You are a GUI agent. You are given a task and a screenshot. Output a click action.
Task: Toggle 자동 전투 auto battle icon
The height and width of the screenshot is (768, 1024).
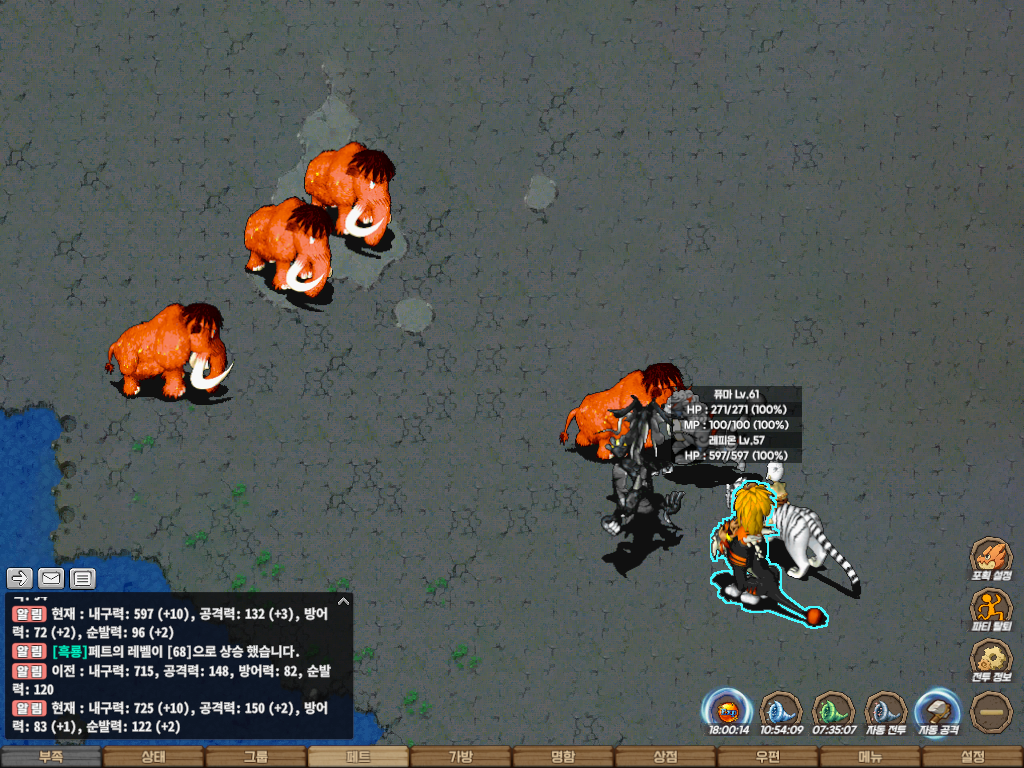pyautogui.click(x=885, y=710)
